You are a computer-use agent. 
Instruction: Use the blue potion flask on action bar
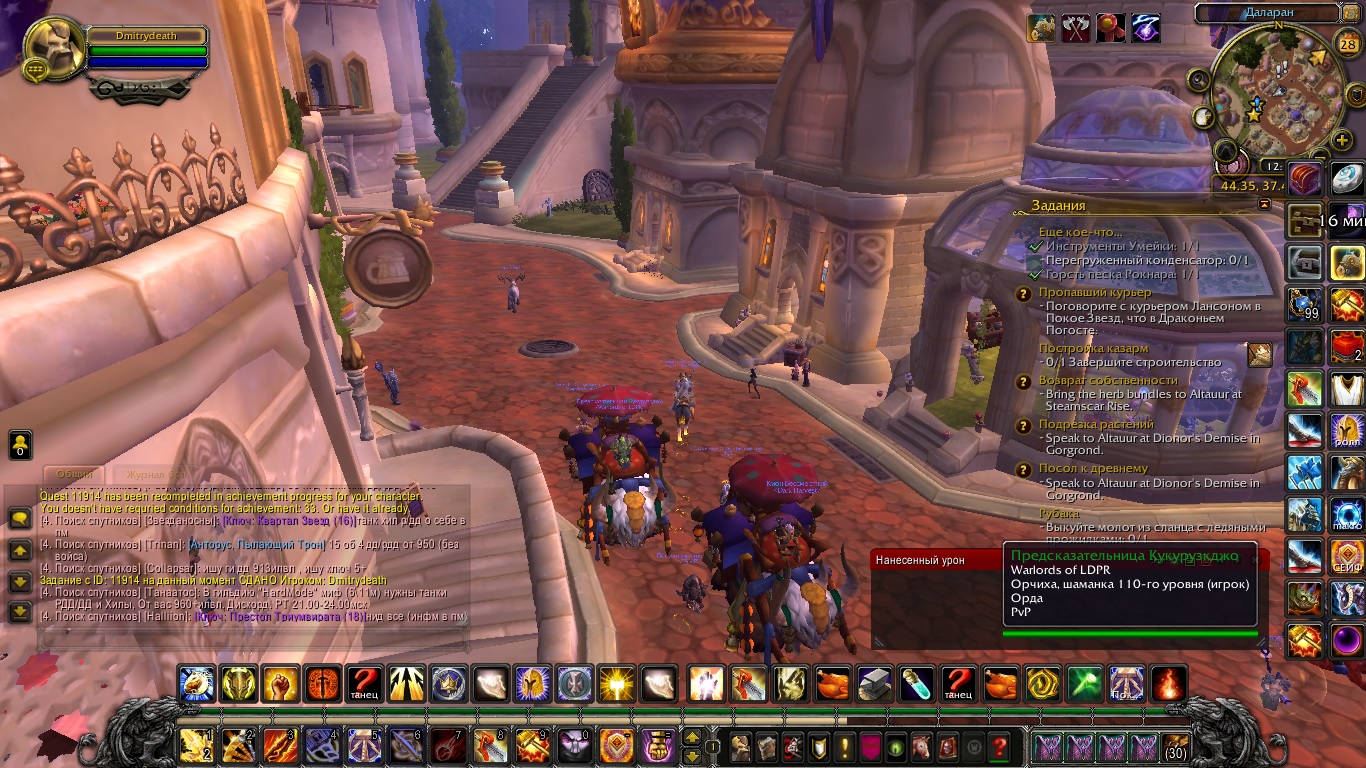coord(917,684)
